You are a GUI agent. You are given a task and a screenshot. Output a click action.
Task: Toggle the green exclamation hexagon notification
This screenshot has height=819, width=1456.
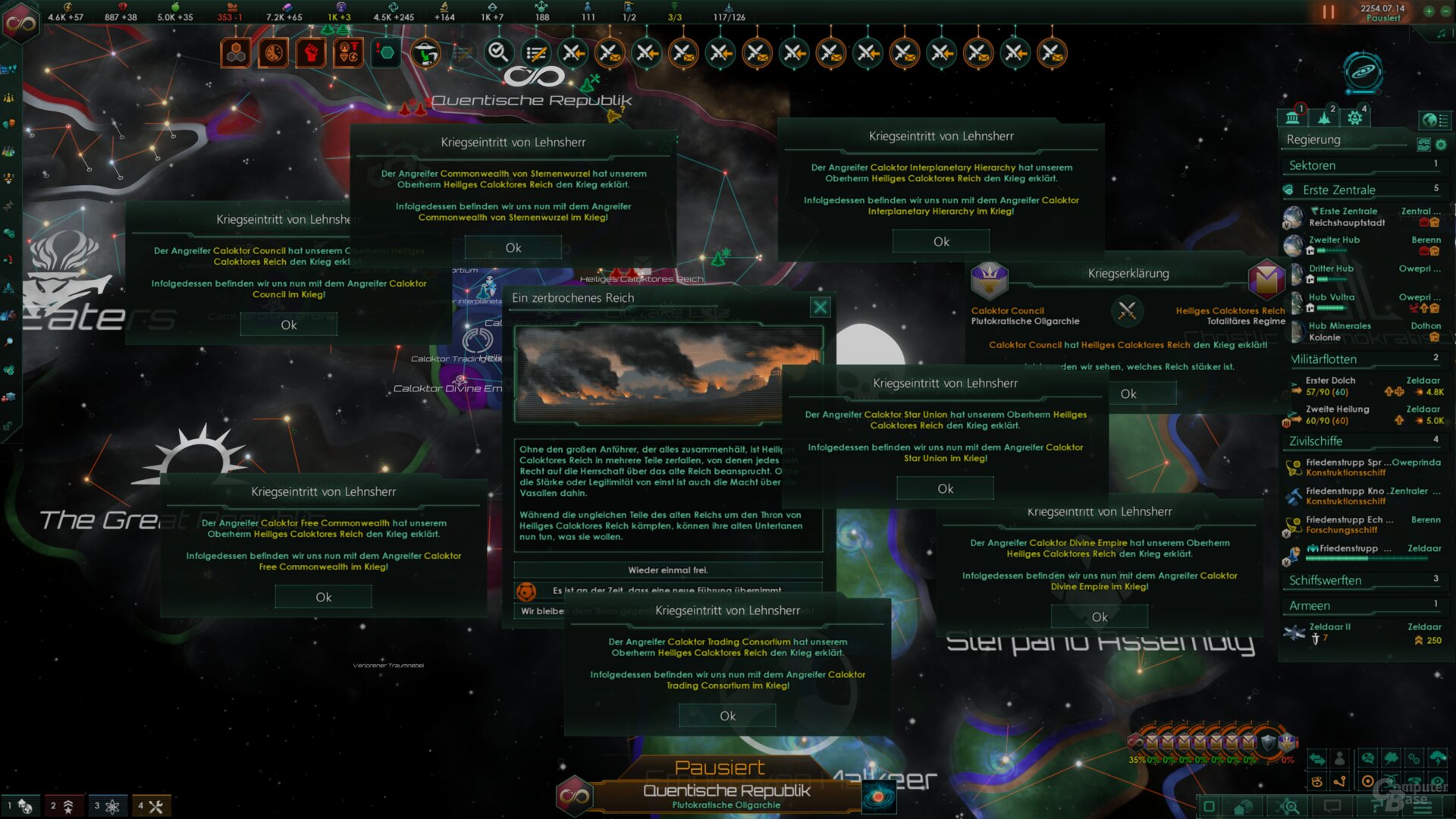pyautogui.click(x=385, y=52)
